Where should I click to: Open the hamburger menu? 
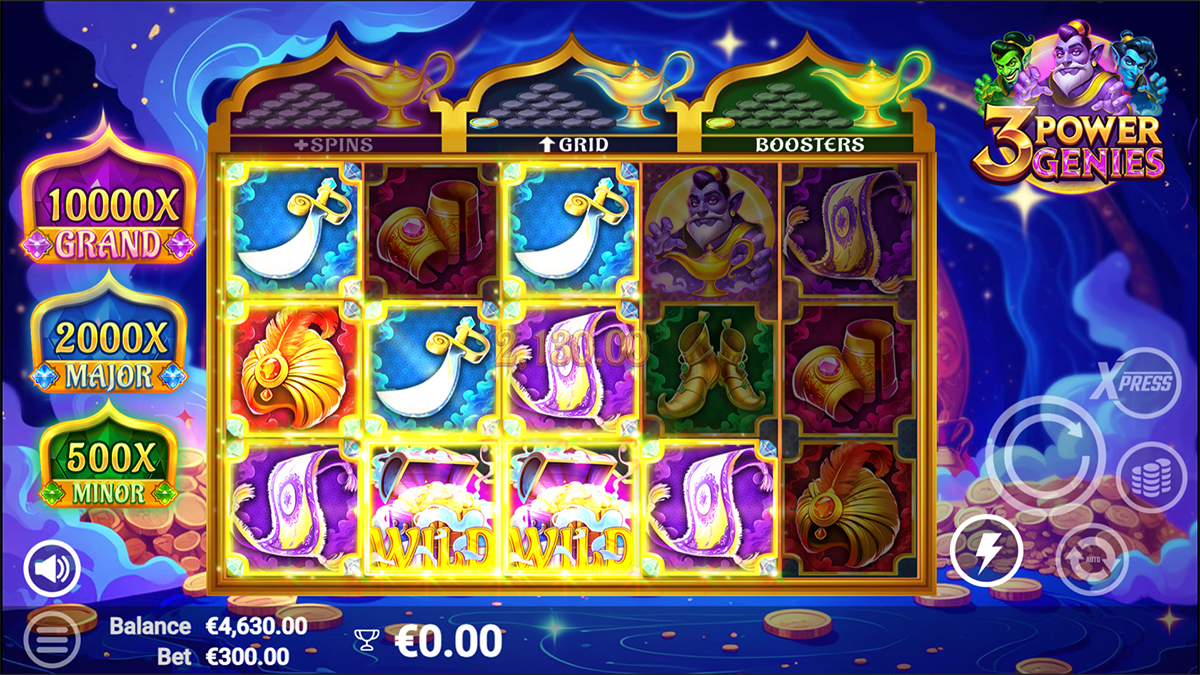[50, 638]
